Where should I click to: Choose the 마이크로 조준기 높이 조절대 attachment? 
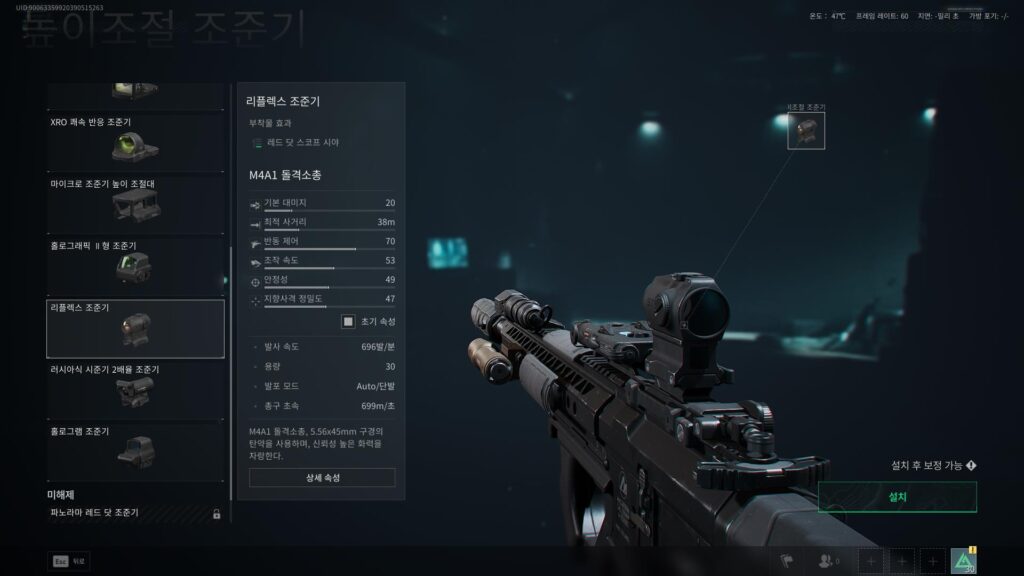click(135, 202)
